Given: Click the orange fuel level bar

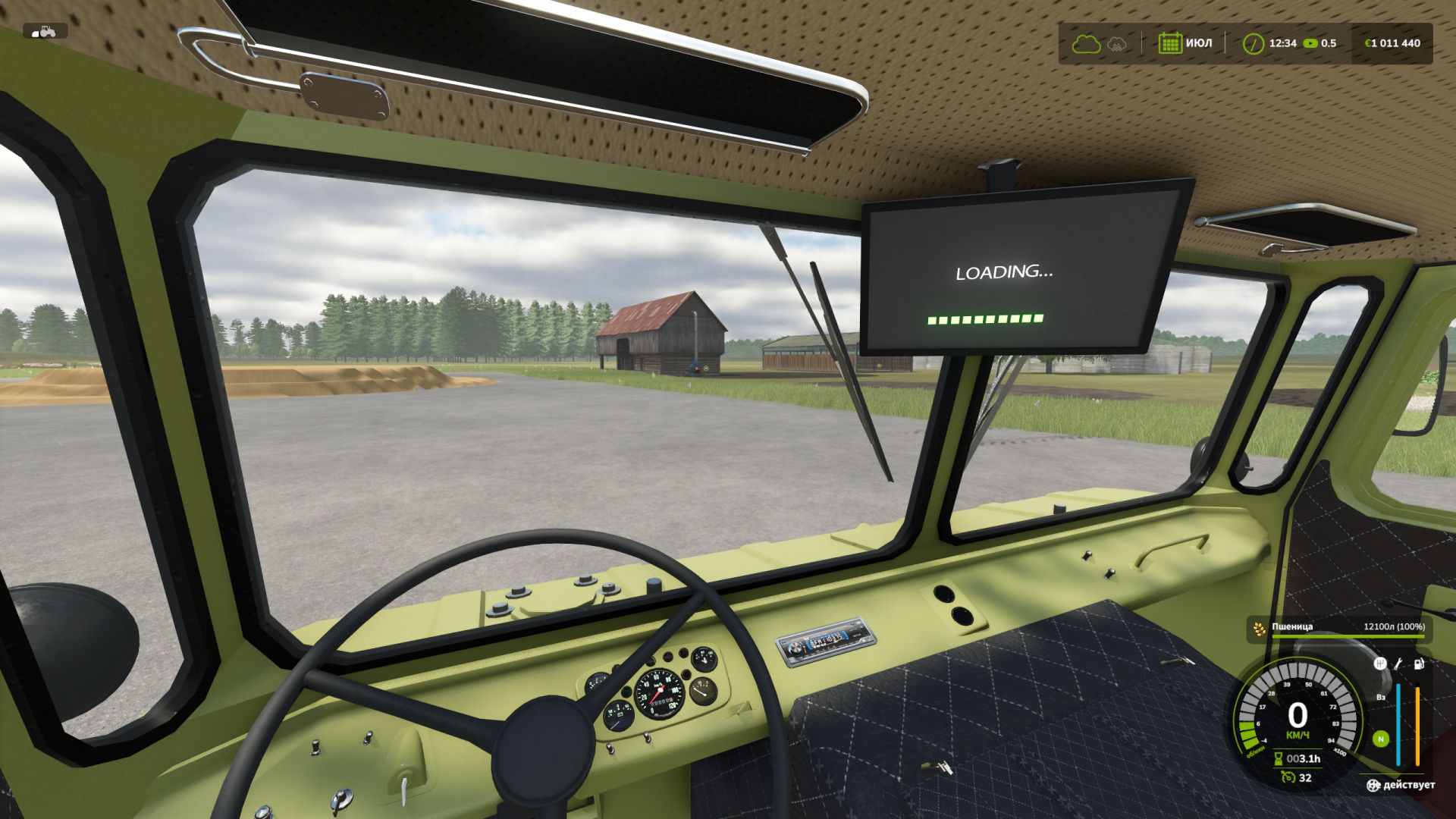Looking at the screenshot, I should (1417, 724).
